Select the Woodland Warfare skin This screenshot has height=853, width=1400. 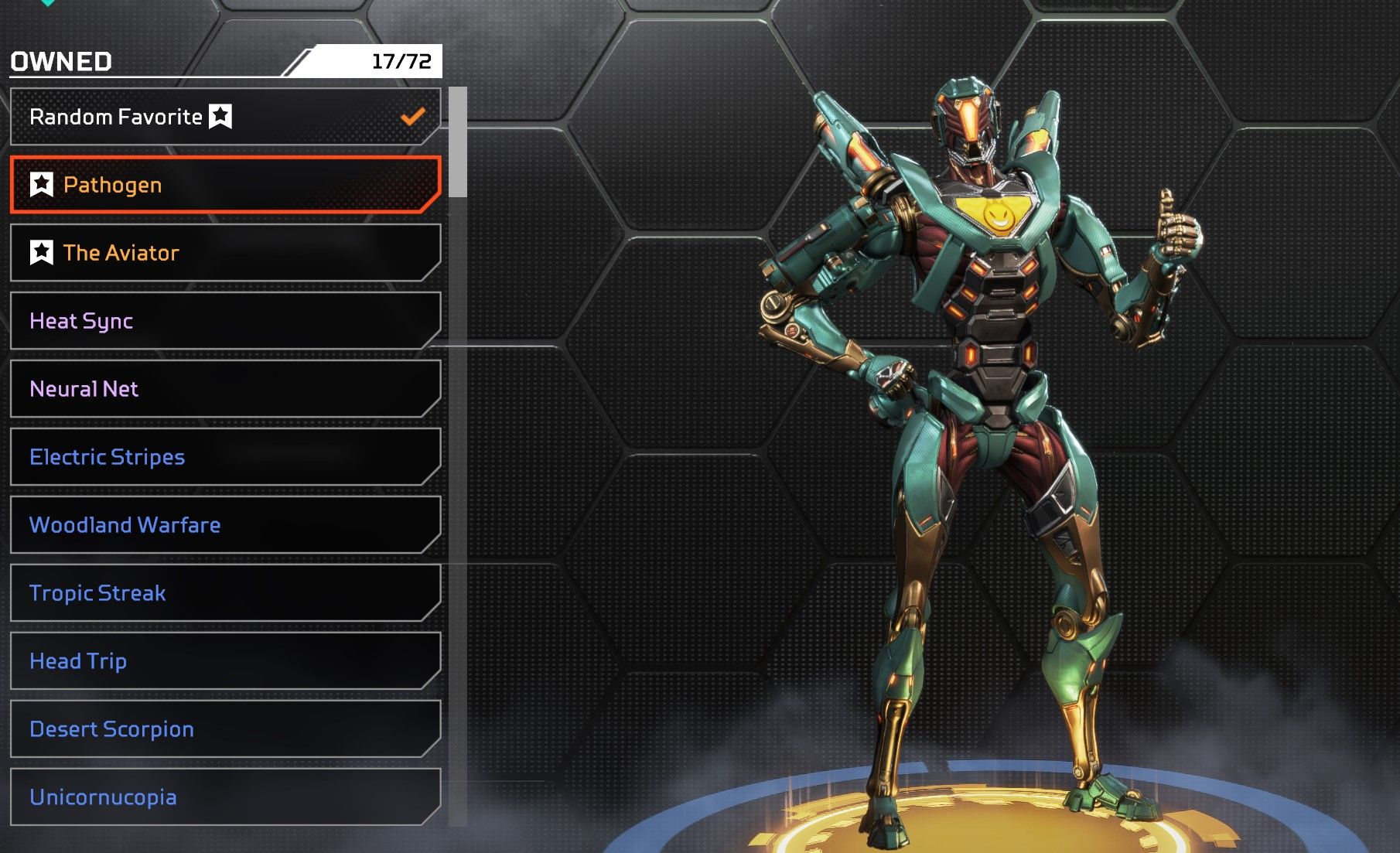(224, 525)
